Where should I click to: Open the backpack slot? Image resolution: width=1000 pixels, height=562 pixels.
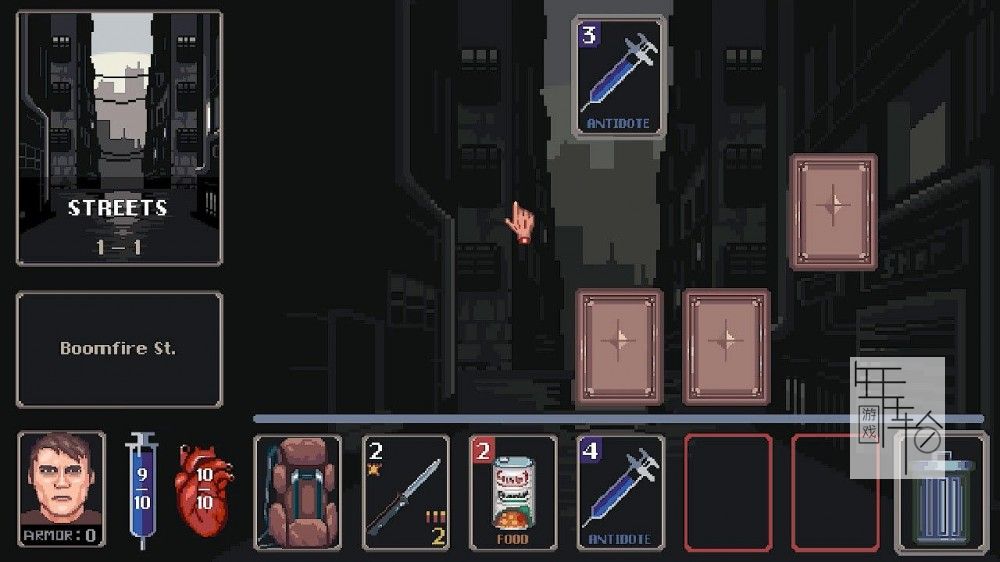[297, 492]
